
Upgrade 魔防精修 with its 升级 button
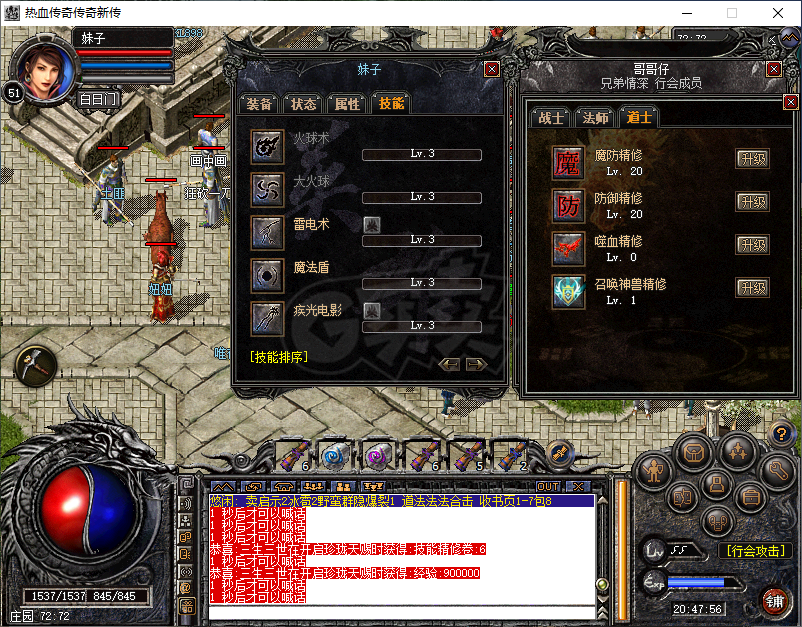(752, 159)
